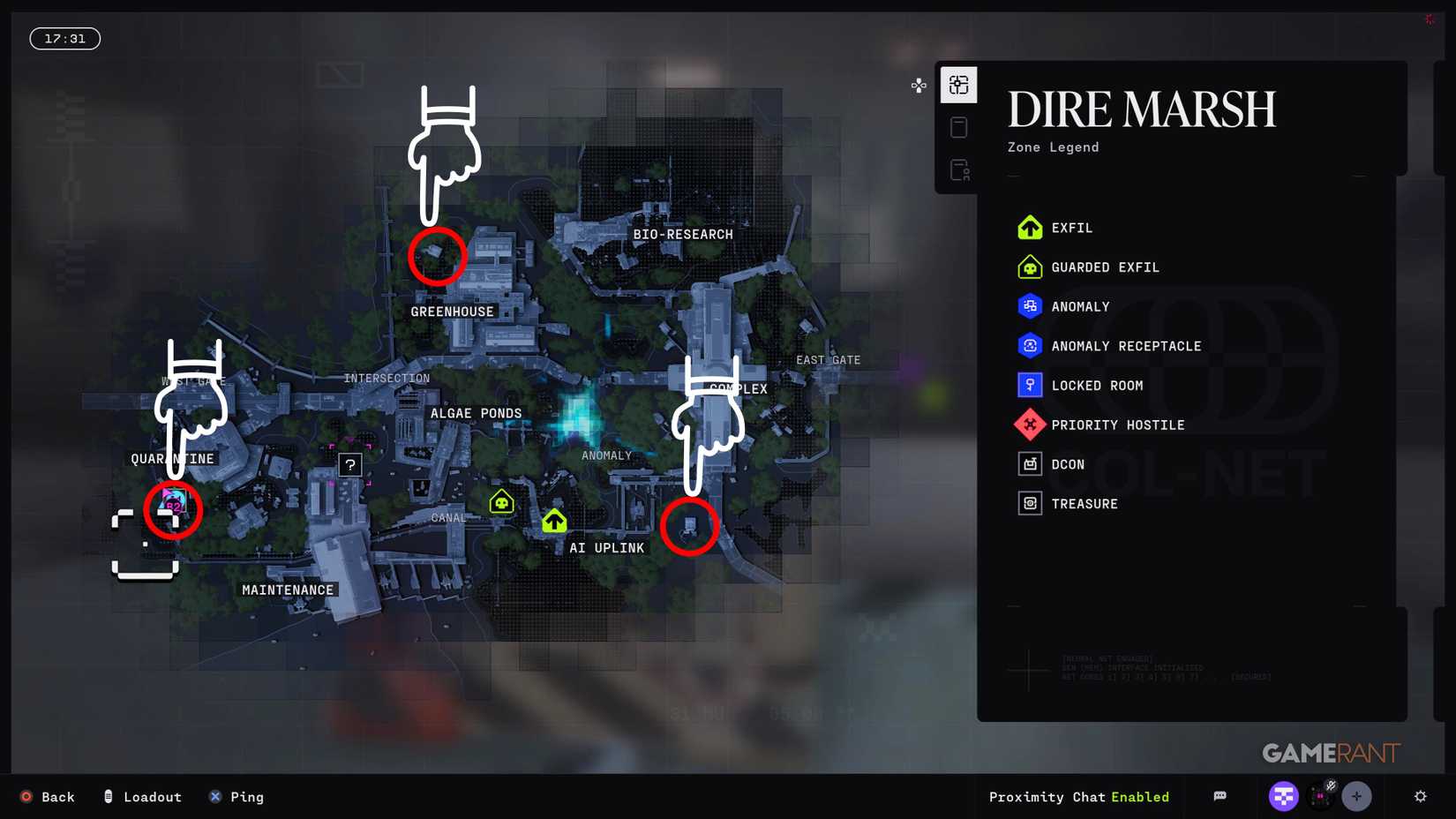Open the third sidebar panel tab
This screenshot has width=1456, height=819.
(958, 169)
